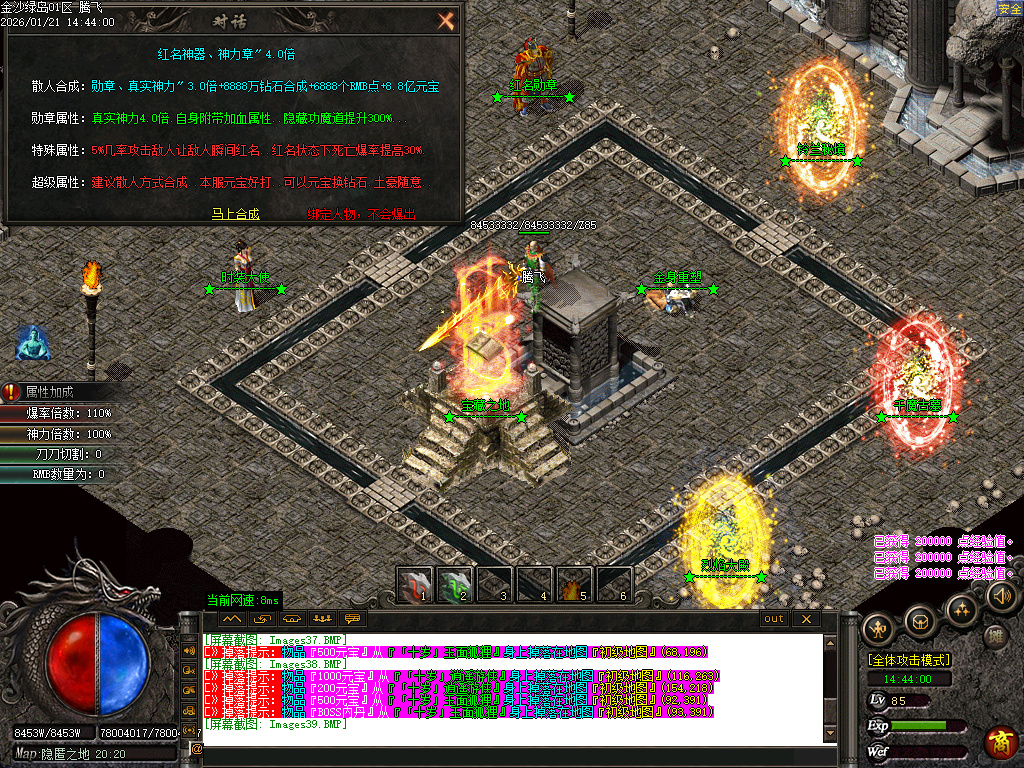Select hotbar slot 1 red item
Screen dimensions: 1024x768
pyautogui.click(x=414, y=585)
